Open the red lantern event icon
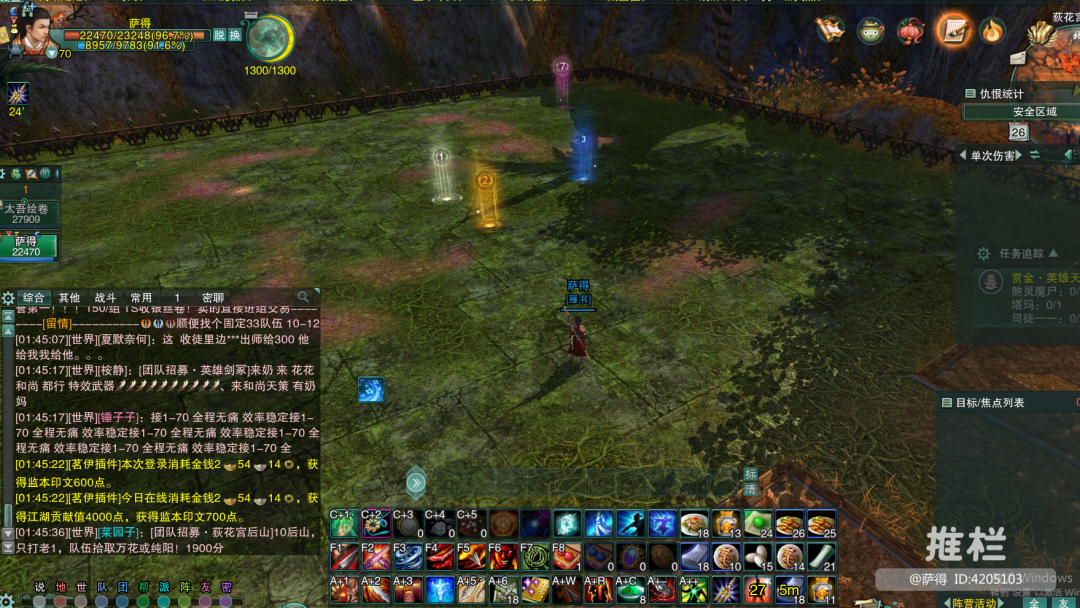The image size is (1080, 608). click(910, 31)
